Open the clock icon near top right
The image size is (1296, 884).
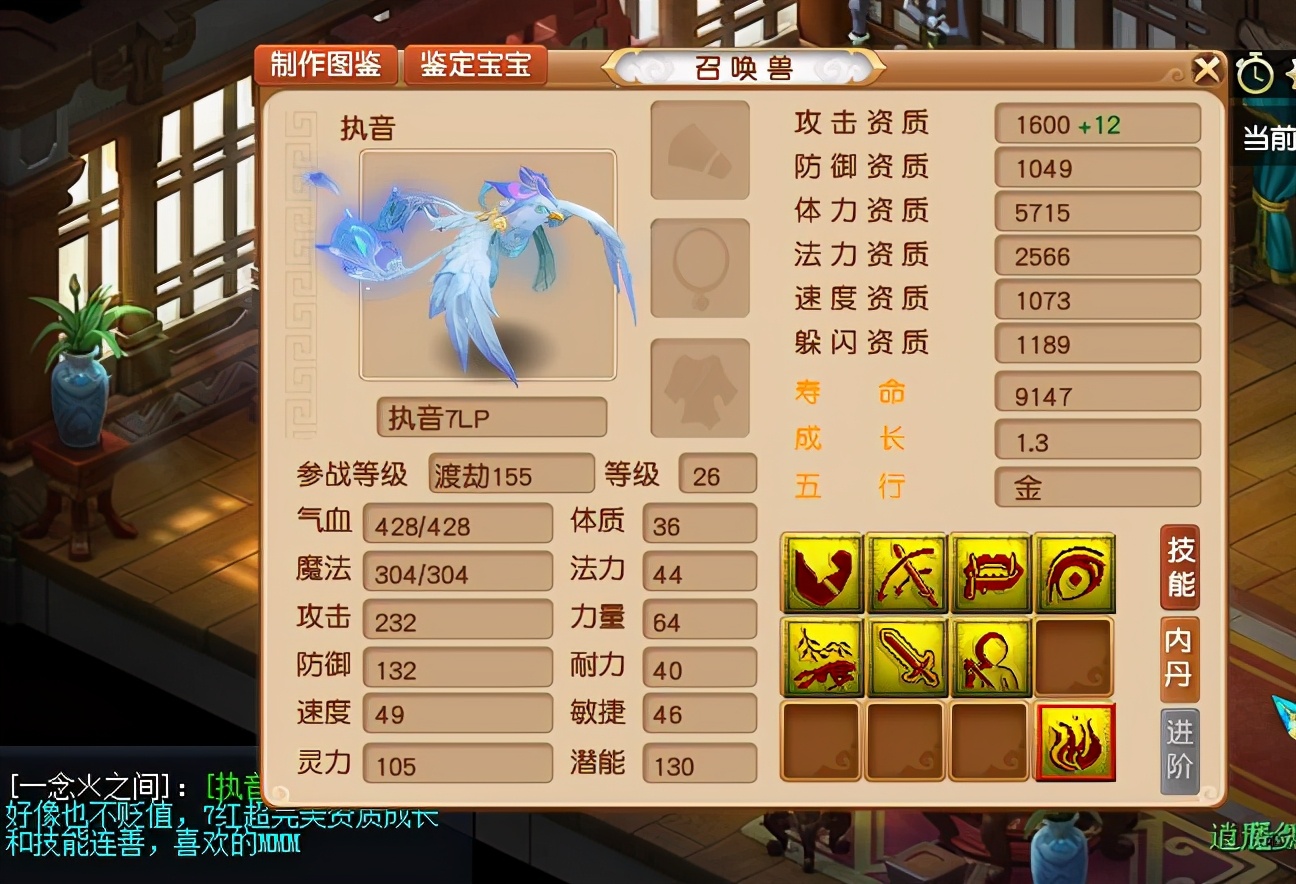point(1255,73)
